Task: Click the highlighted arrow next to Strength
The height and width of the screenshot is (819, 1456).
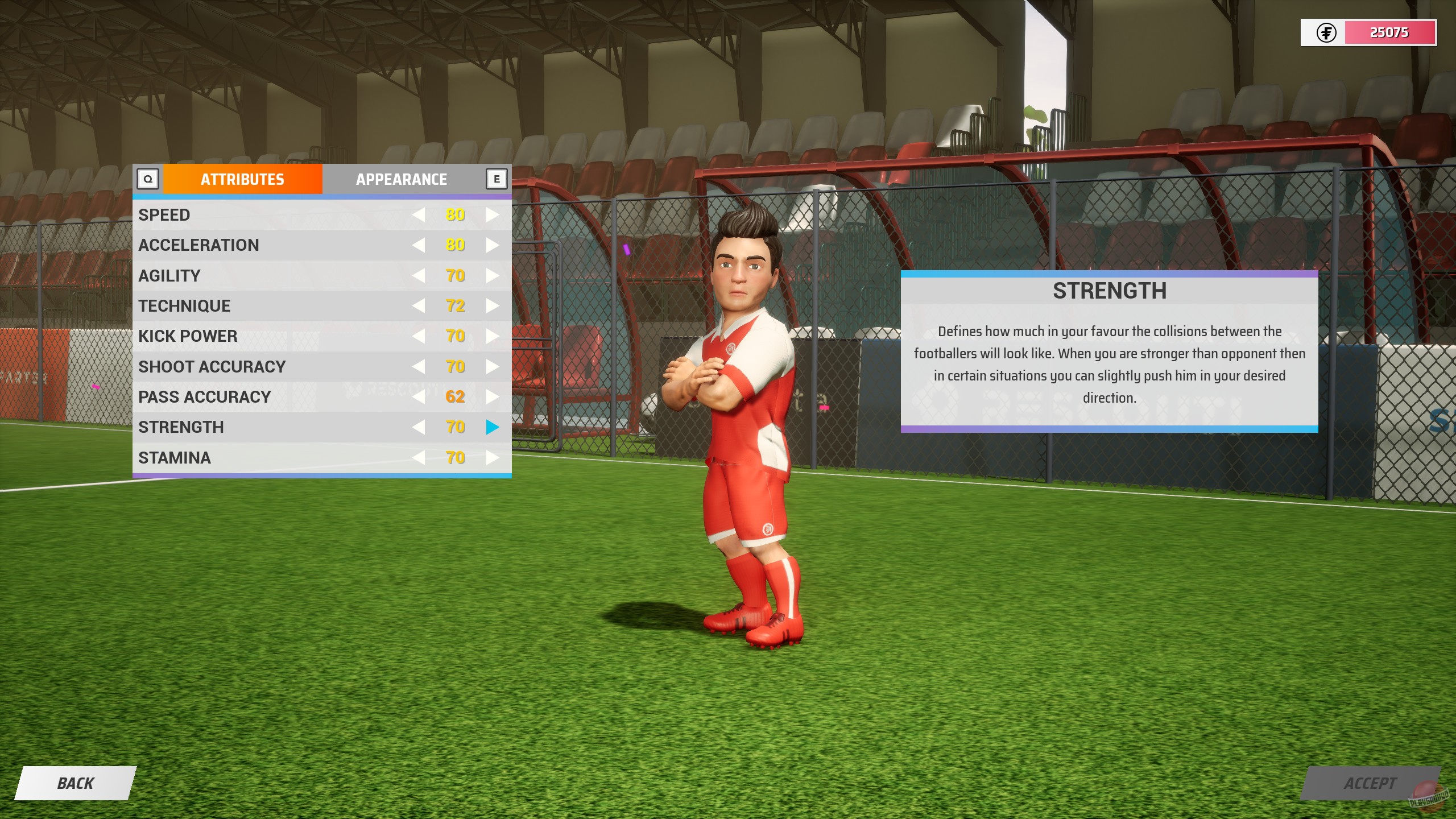Action: click(x=491, y=427)
